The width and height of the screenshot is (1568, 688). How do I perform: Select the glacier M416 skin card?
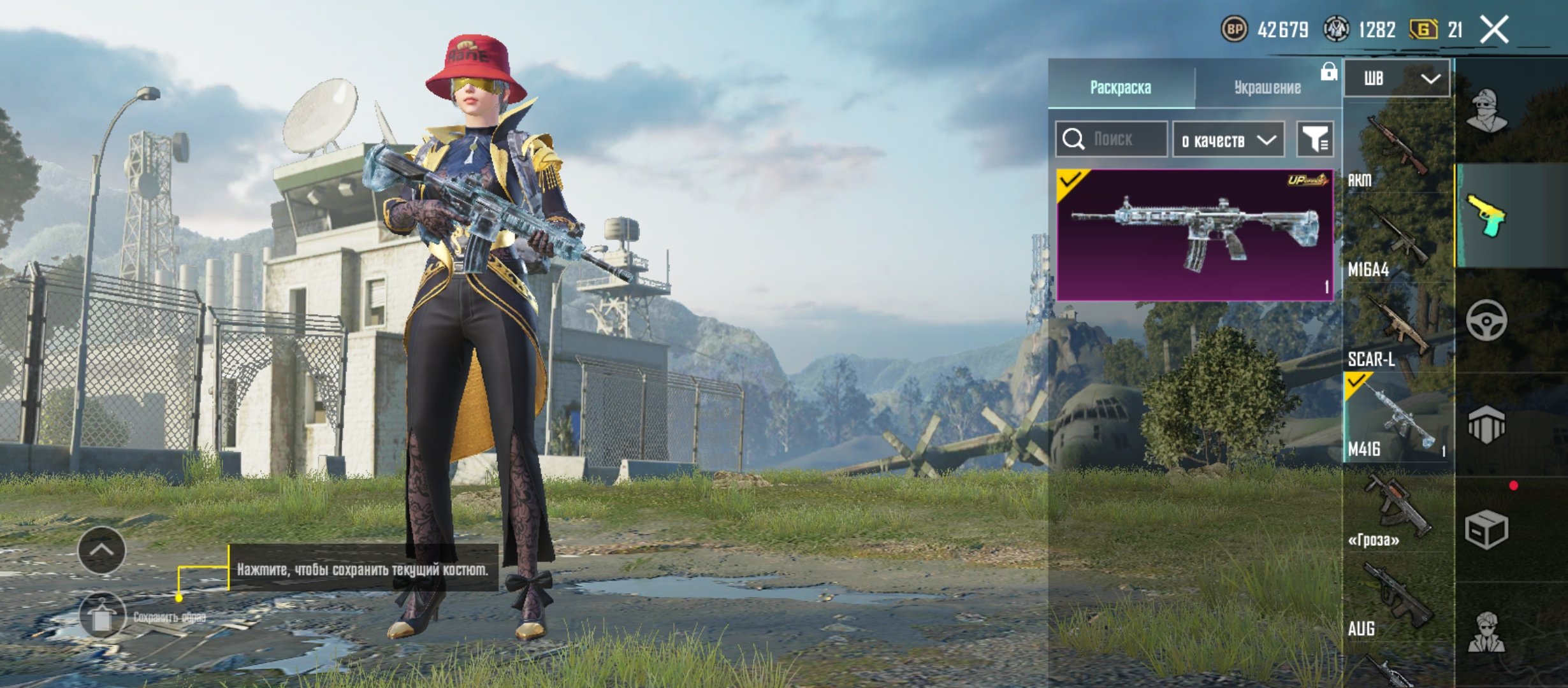[1194, 234]
